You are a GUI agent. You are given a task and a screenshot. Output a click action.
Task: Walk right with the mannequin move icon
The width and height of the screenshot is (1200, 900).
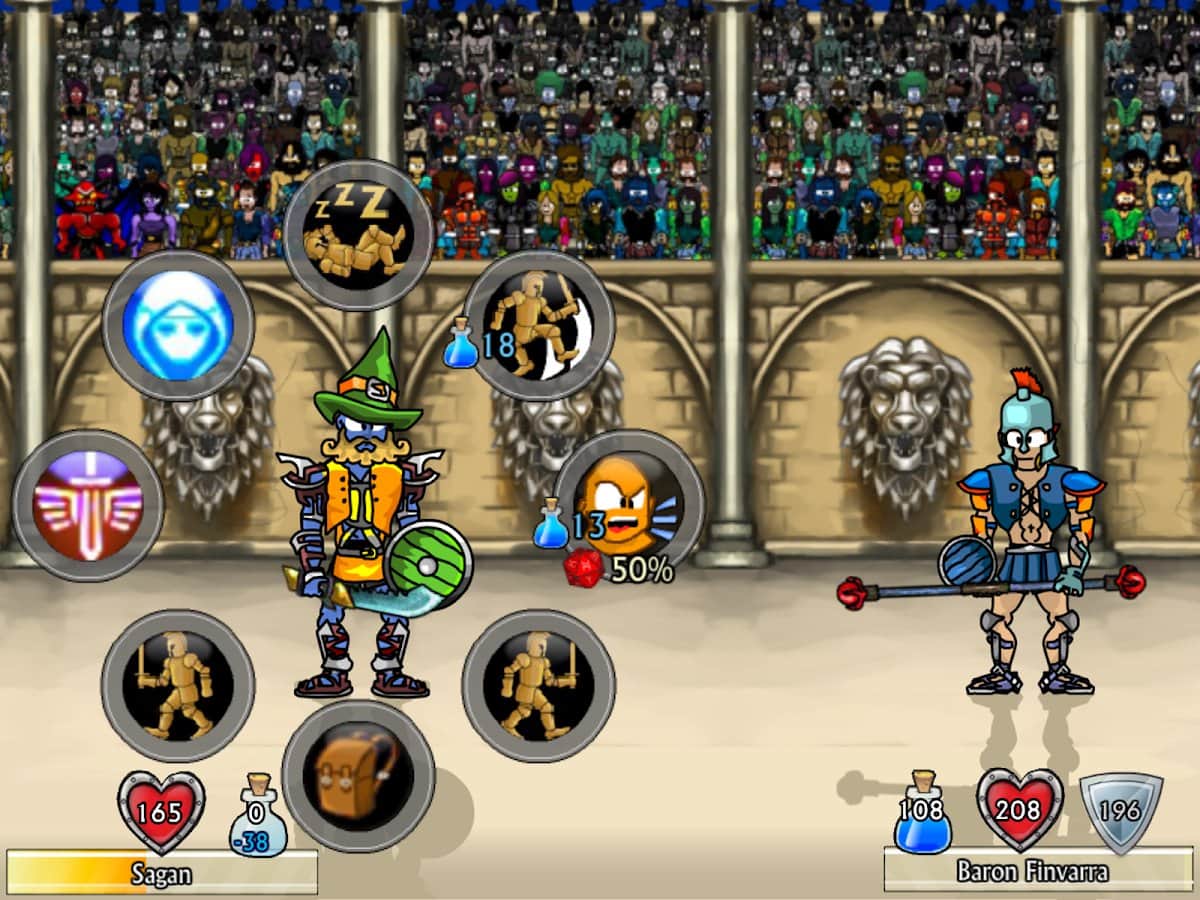click(x=538, y=685)
